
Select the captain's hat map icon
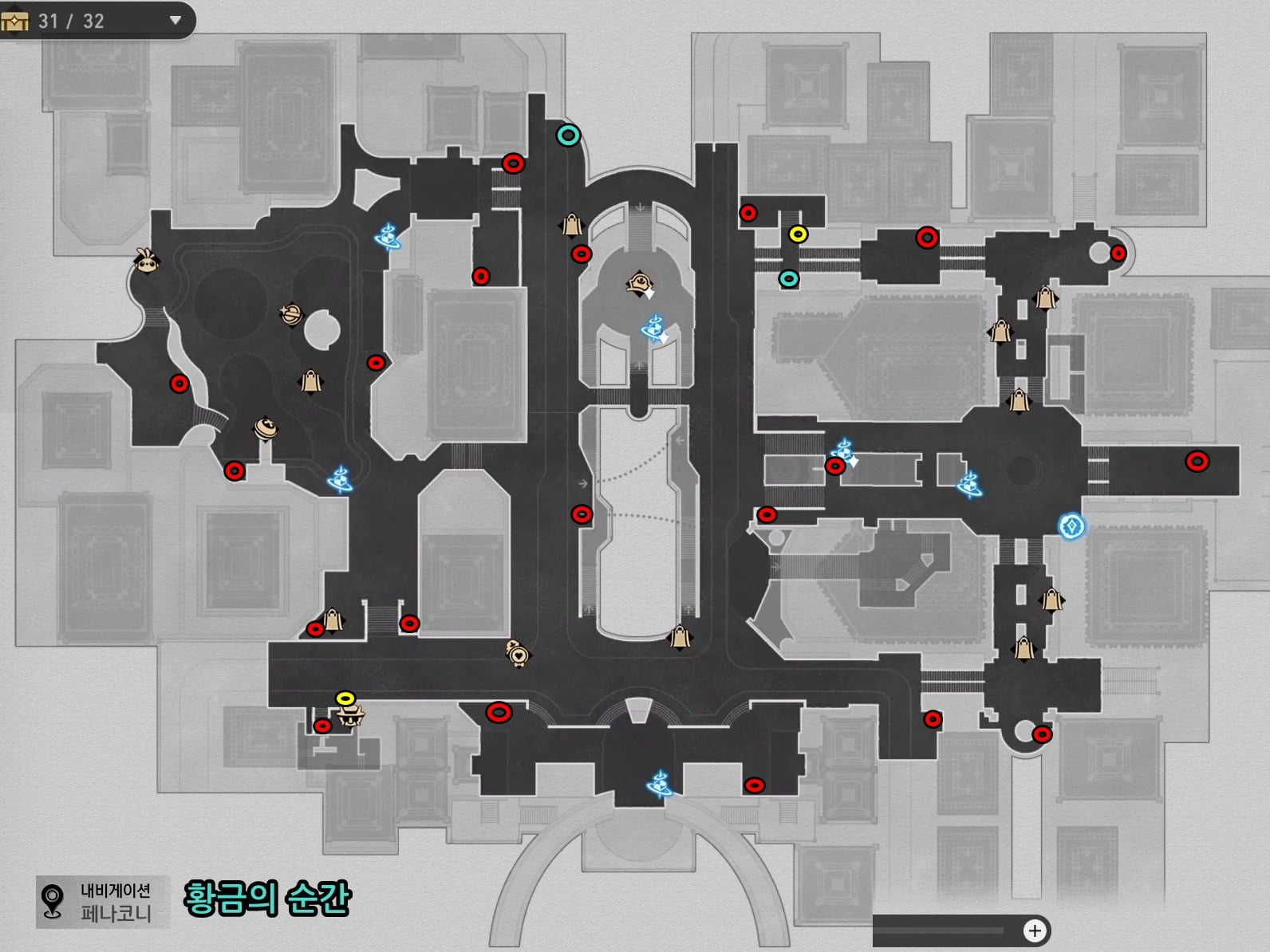[x=640, y=282]
